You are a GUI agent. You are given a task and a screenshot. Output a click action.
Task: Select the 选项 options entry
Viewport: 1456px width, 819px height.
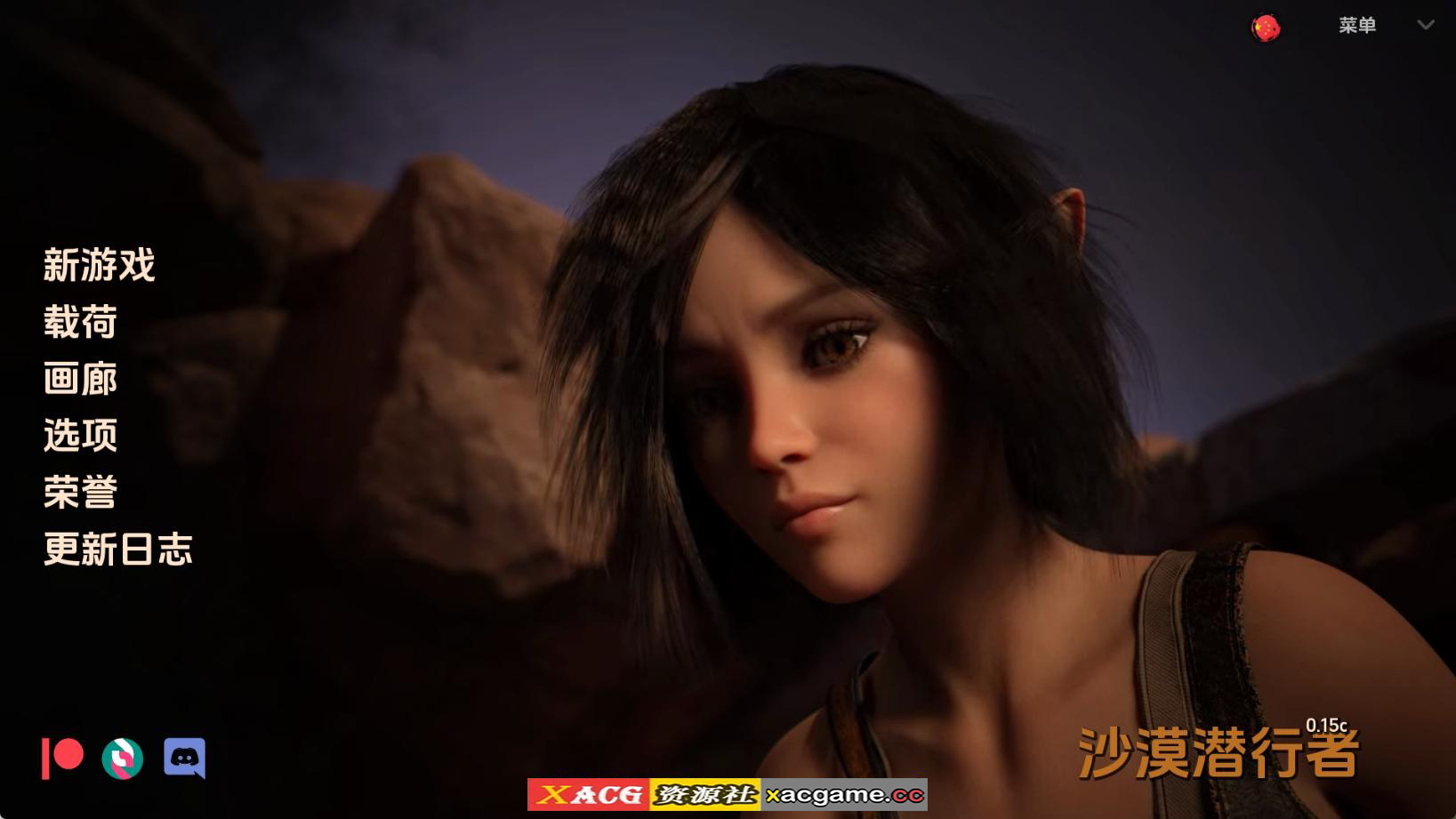(81, 436)
